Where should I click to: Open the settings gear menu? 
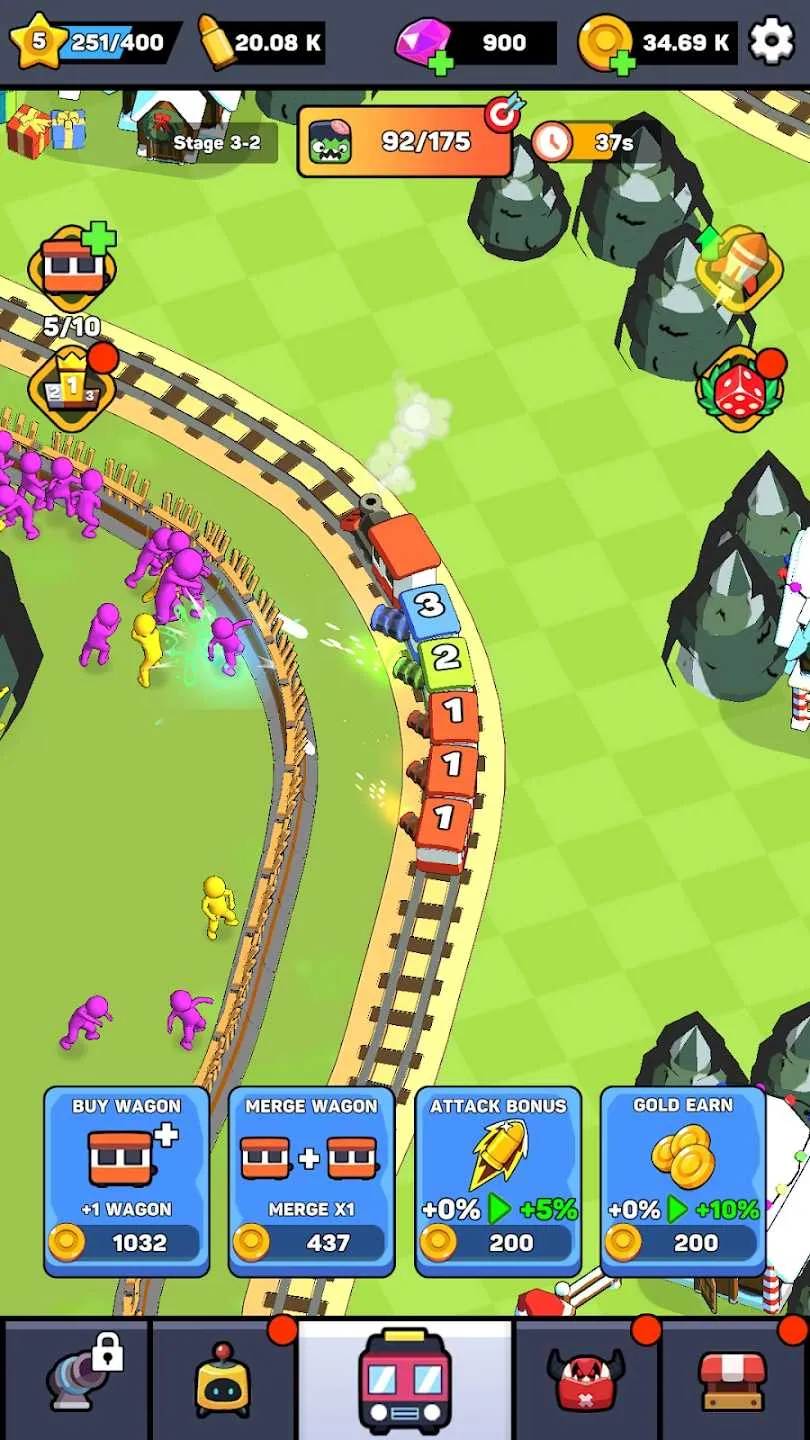tap(771, 42)
